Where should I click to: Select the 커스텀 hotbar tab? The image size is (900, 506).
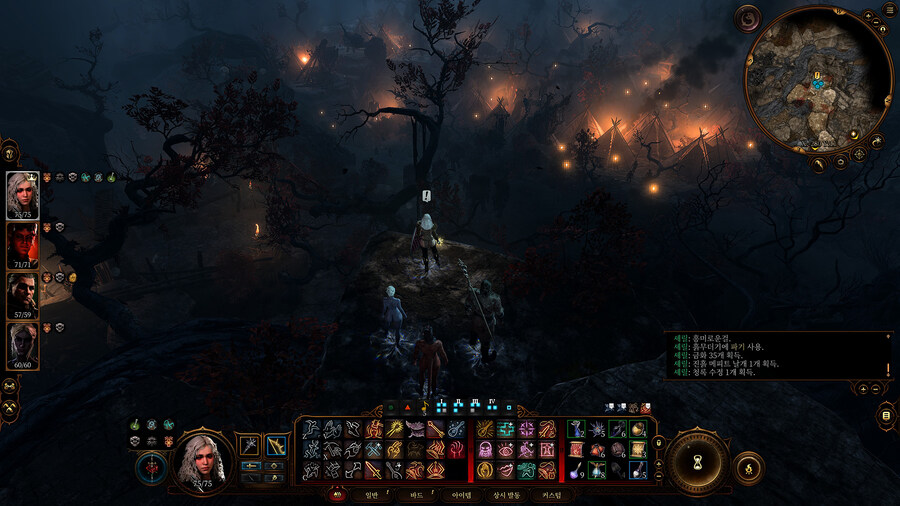pyautogui.click(x=551, y=494)
